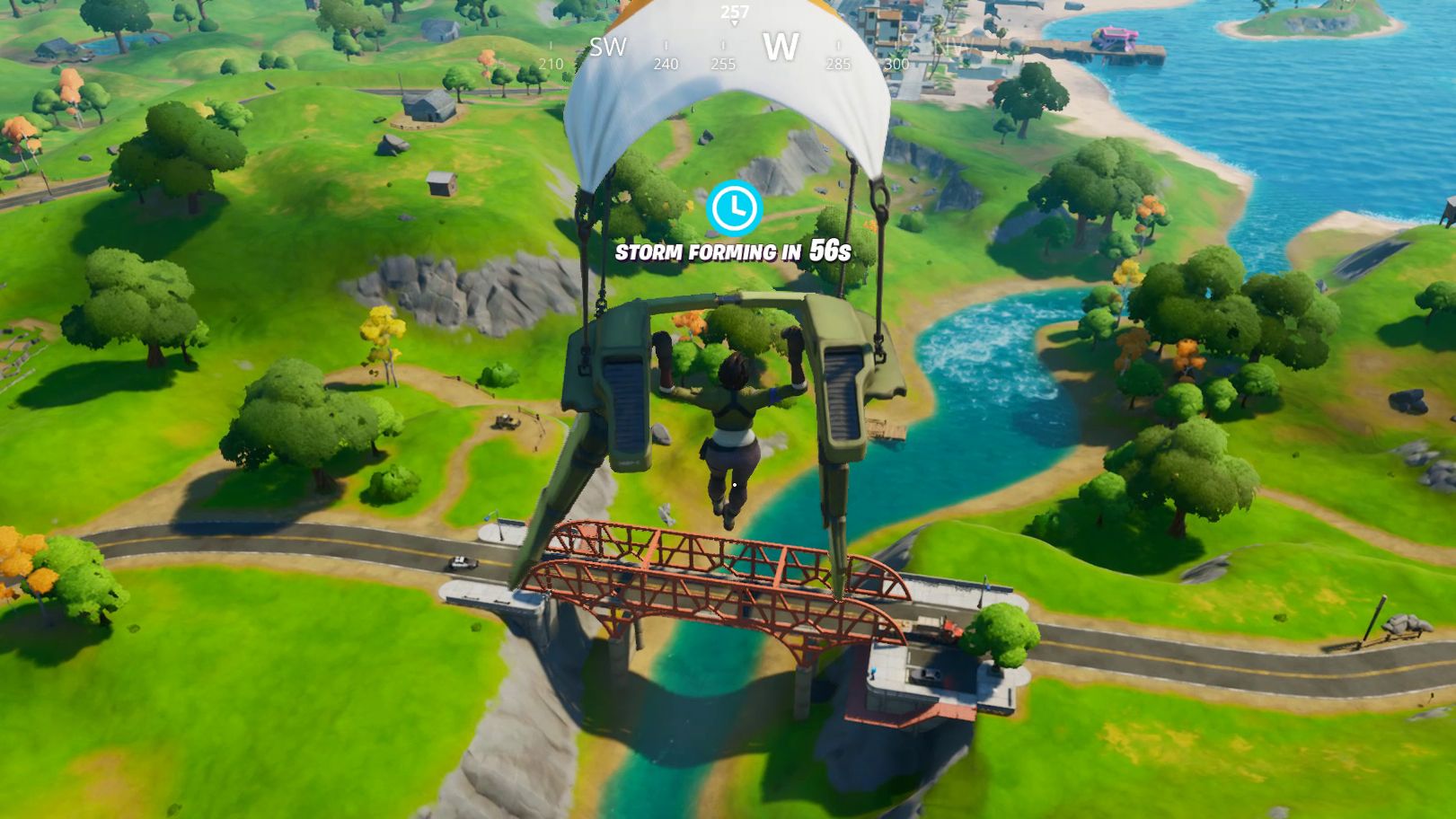The image size is (1456, 819).
Task: Click the 240 tick mark on the compass
Action: tap(665, 64)
